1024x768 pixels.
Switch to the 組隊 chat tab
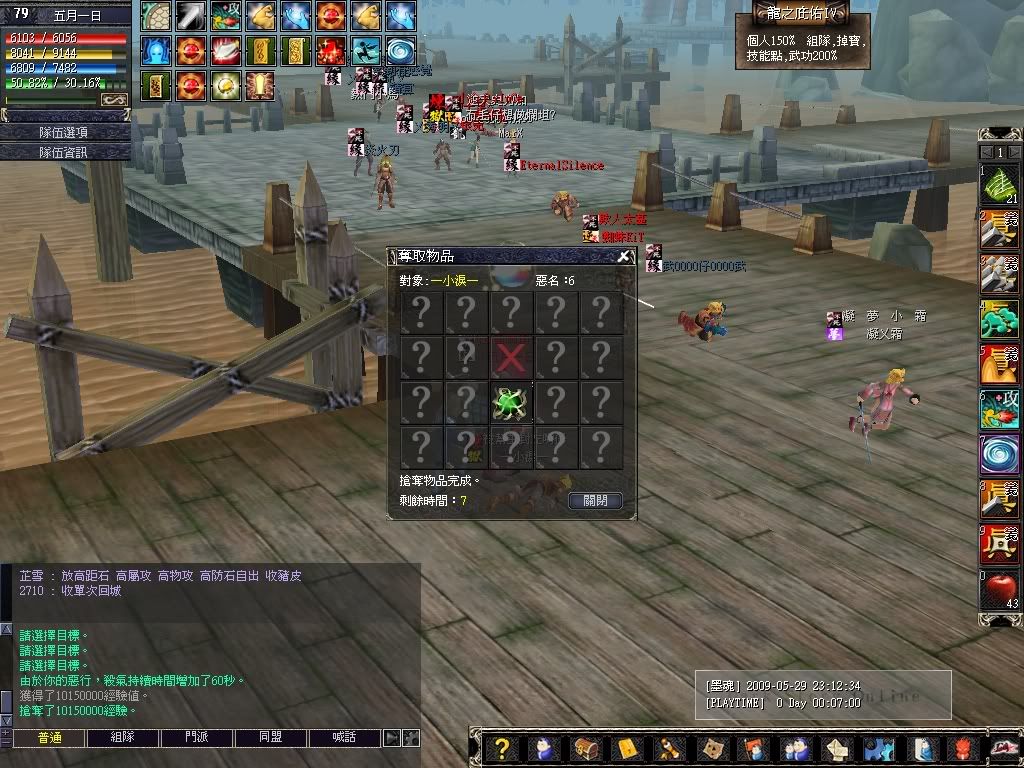click(123, 738)
